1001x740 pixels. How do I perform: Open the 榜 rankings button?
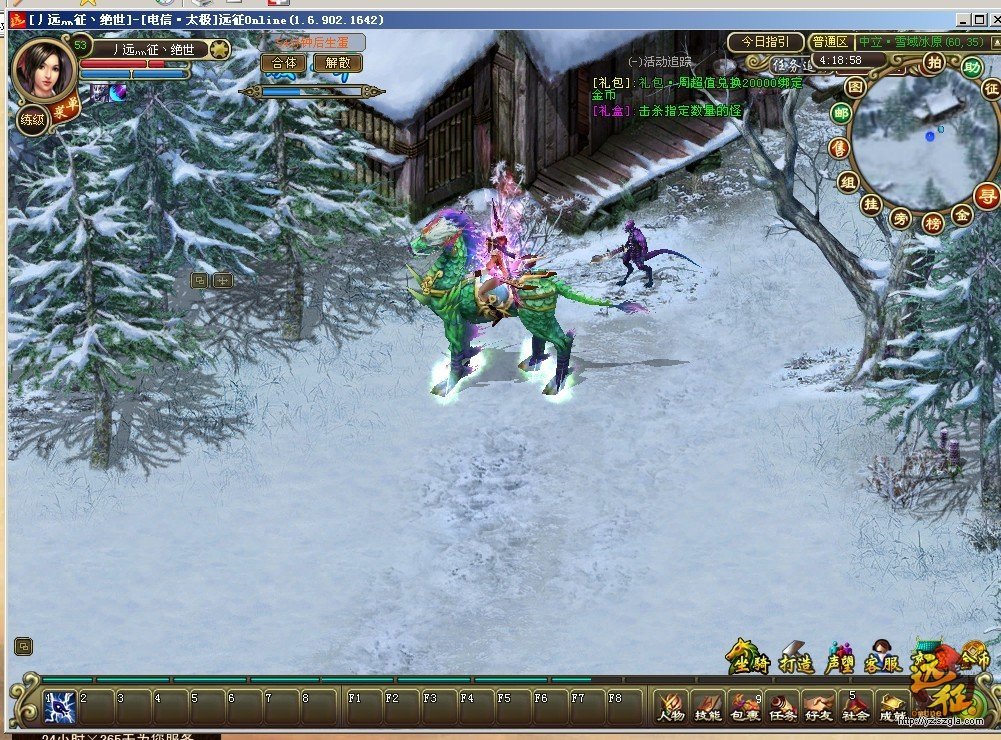(932, 222)
